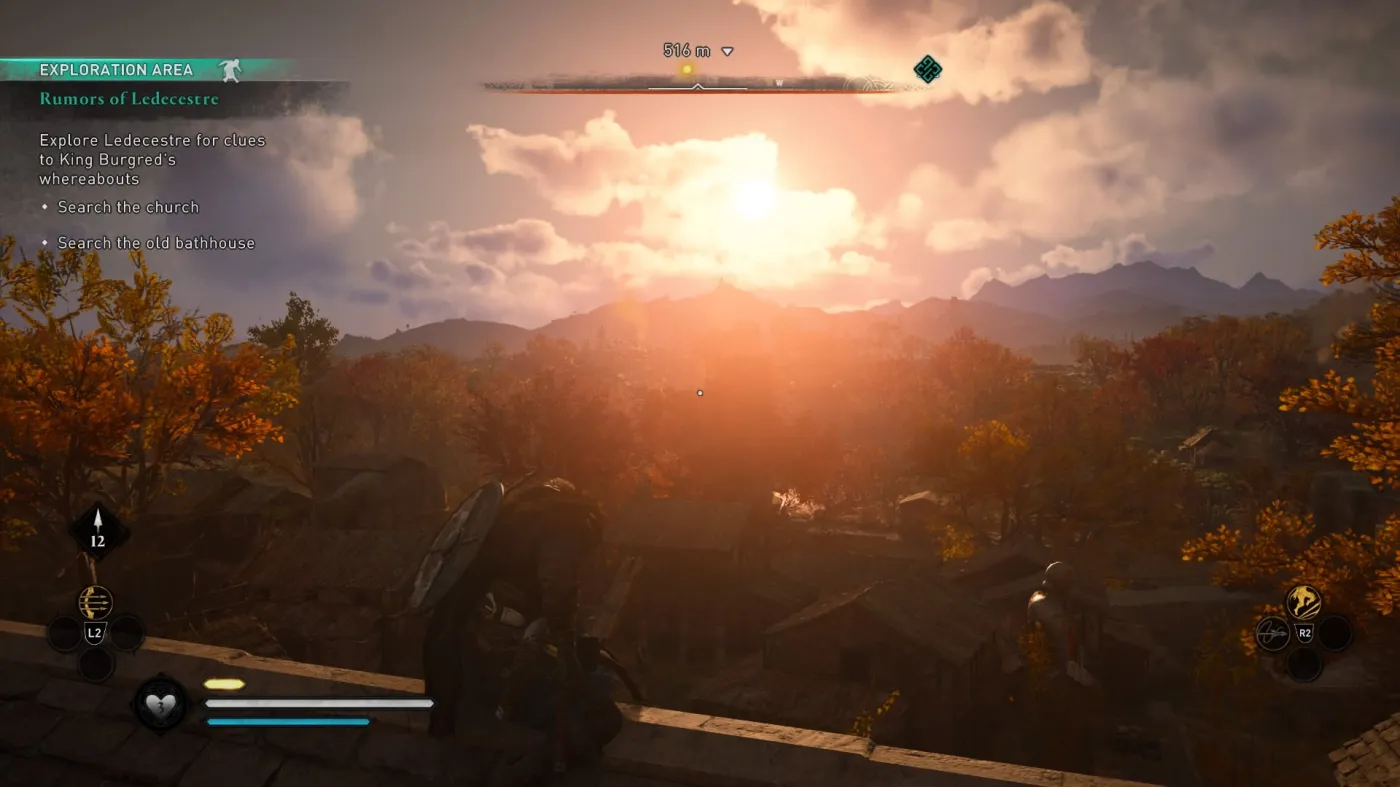Screen dimensions: 1400x787
Task: Open the Rumors of Ledecestre quest title
Action: [128, 98]
